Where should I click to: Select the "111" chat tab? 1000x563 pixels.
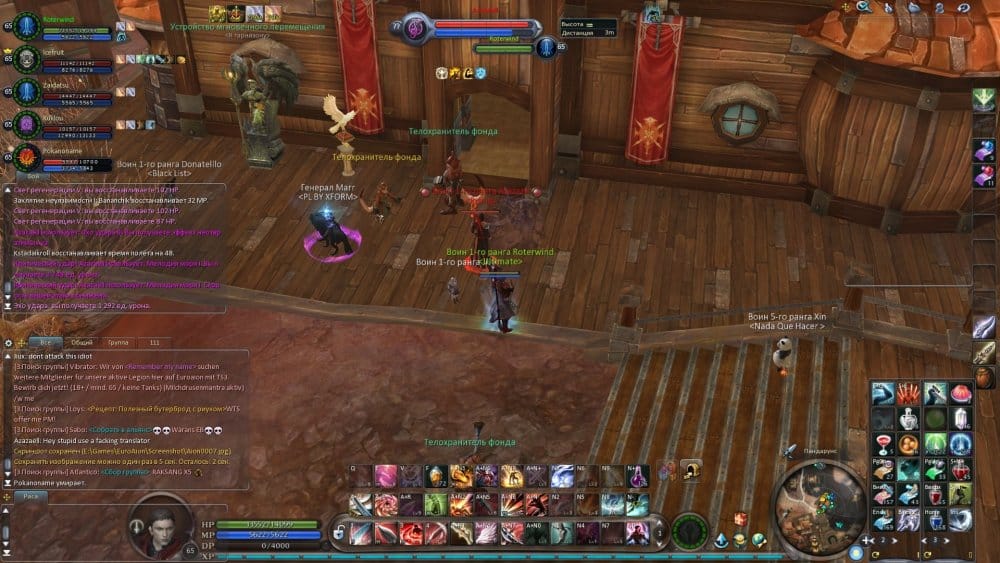(x=154, y=342)
